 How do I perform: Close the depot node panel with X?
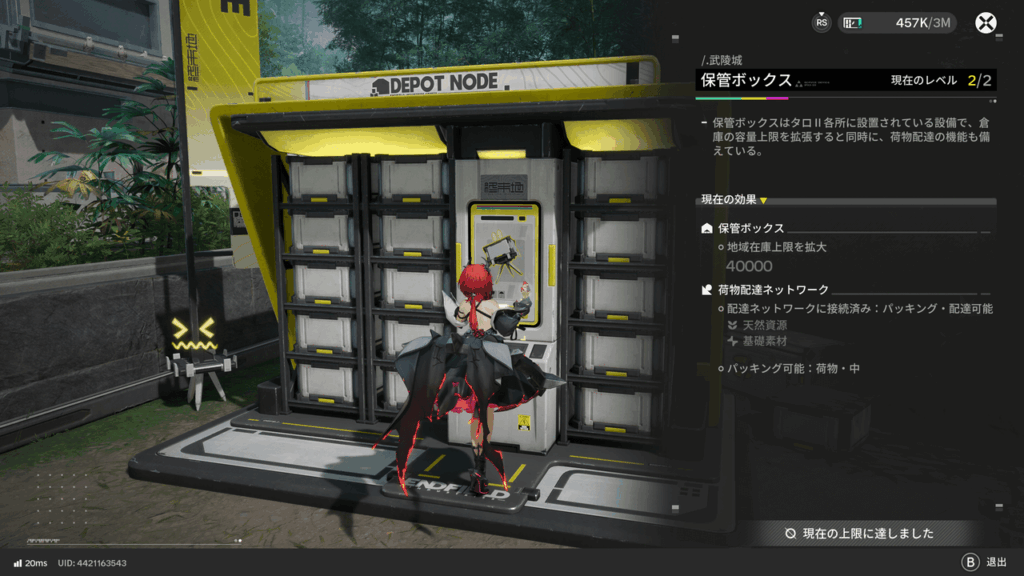coord(988,23)
